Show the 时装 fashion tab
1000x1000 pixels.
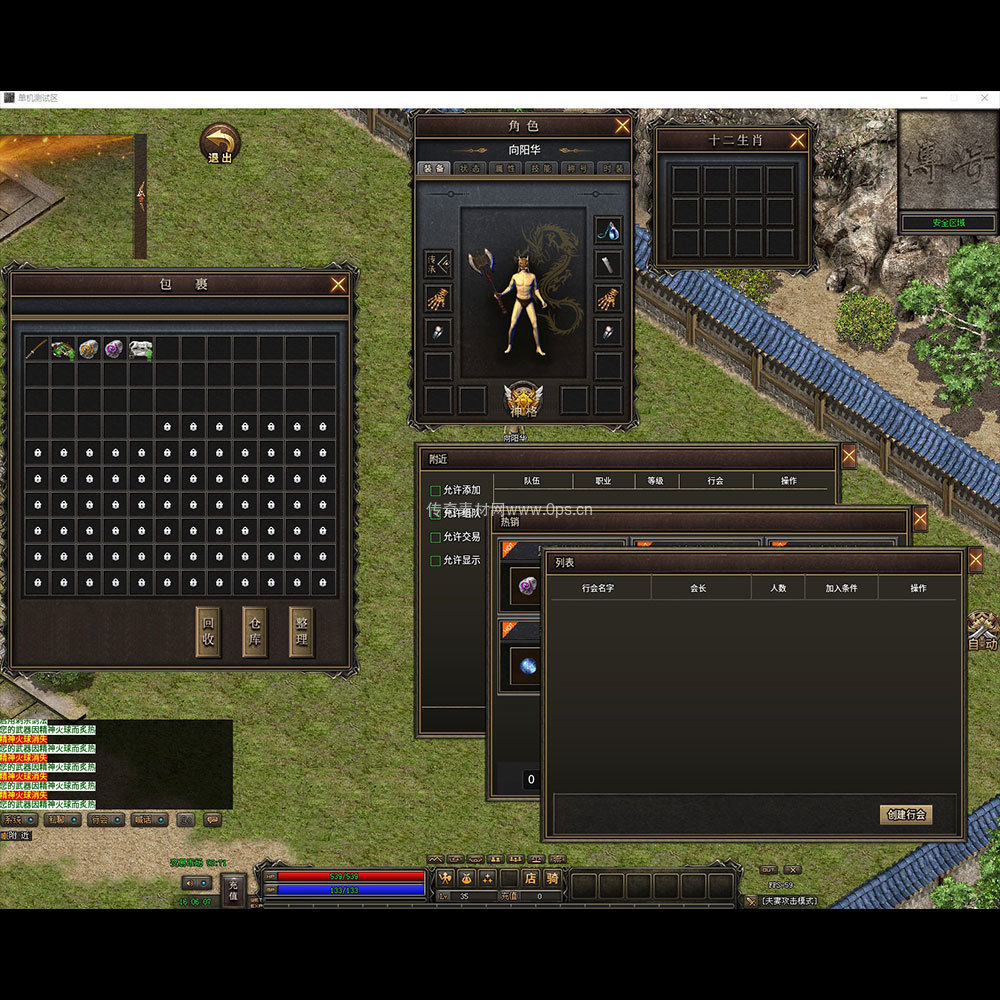click(x=614, y=168)
